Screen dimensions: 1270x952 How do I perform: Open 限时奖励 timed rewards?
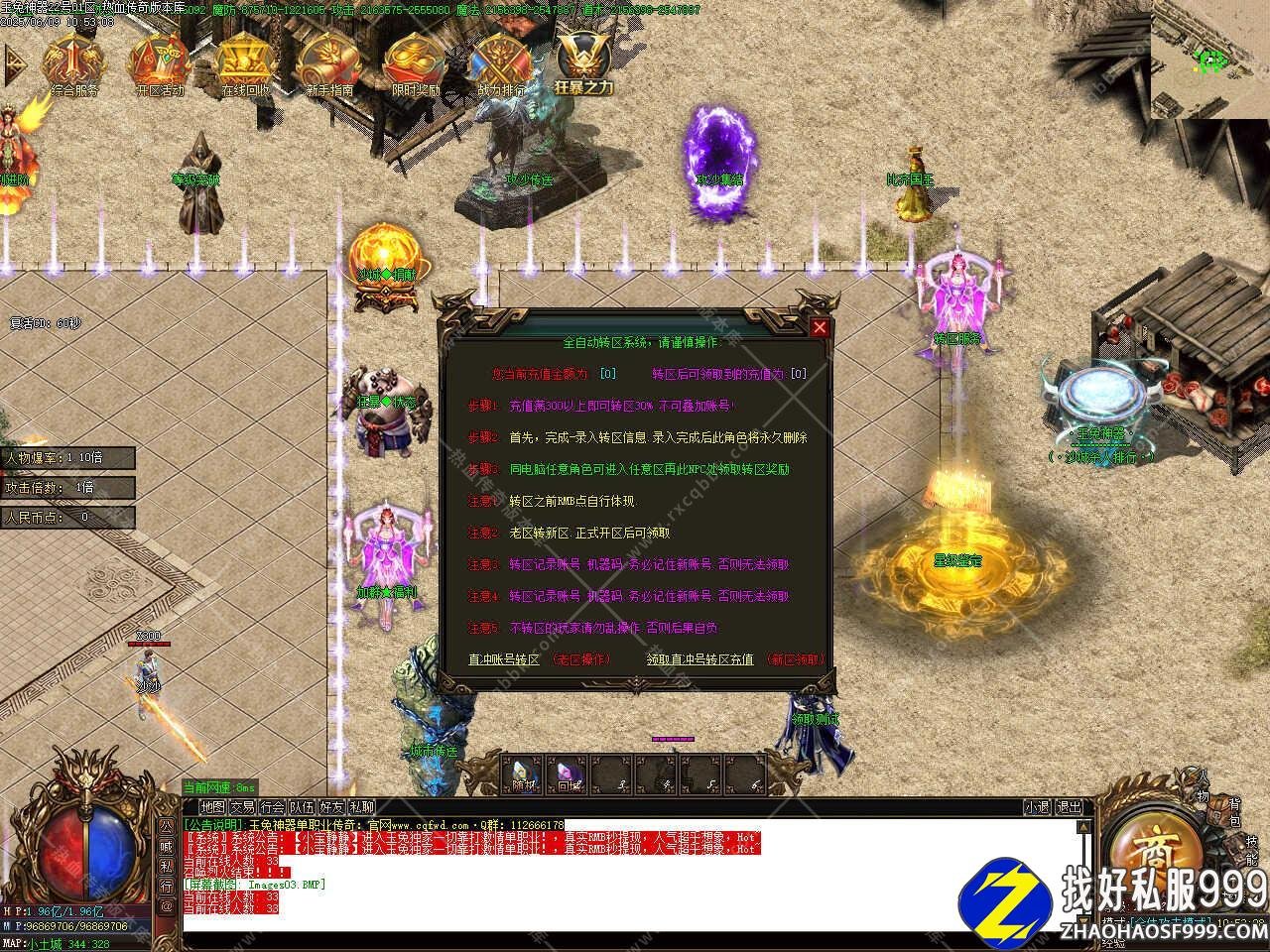(x=415, y=64)
